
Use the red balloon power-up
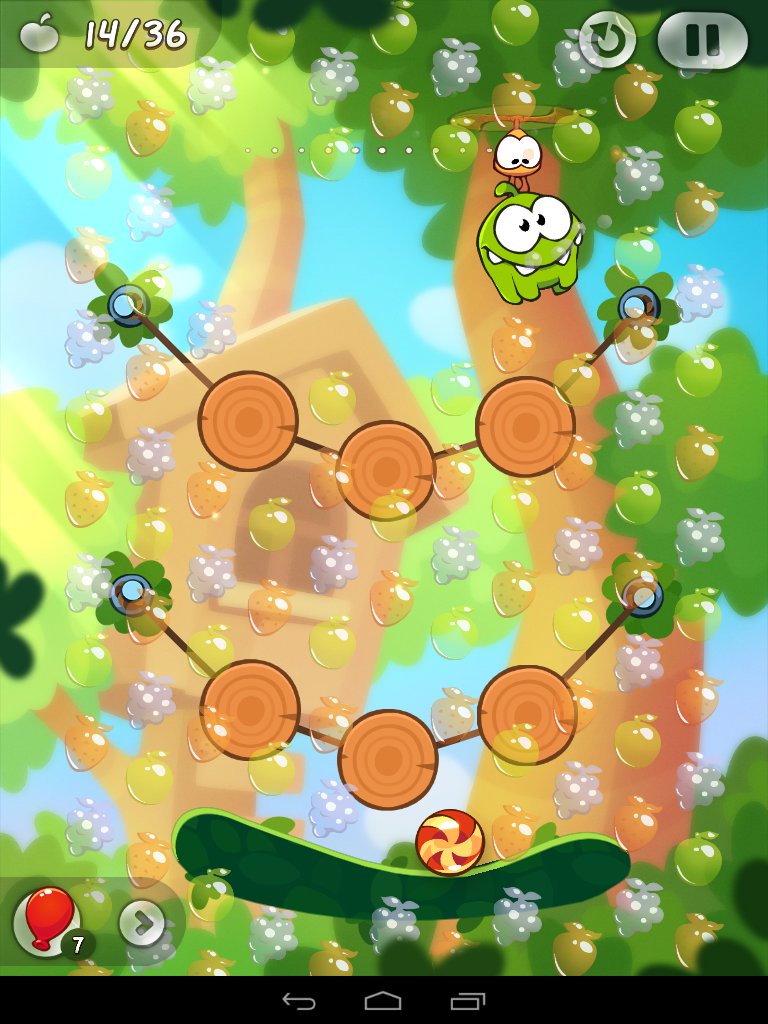(46, 919)
